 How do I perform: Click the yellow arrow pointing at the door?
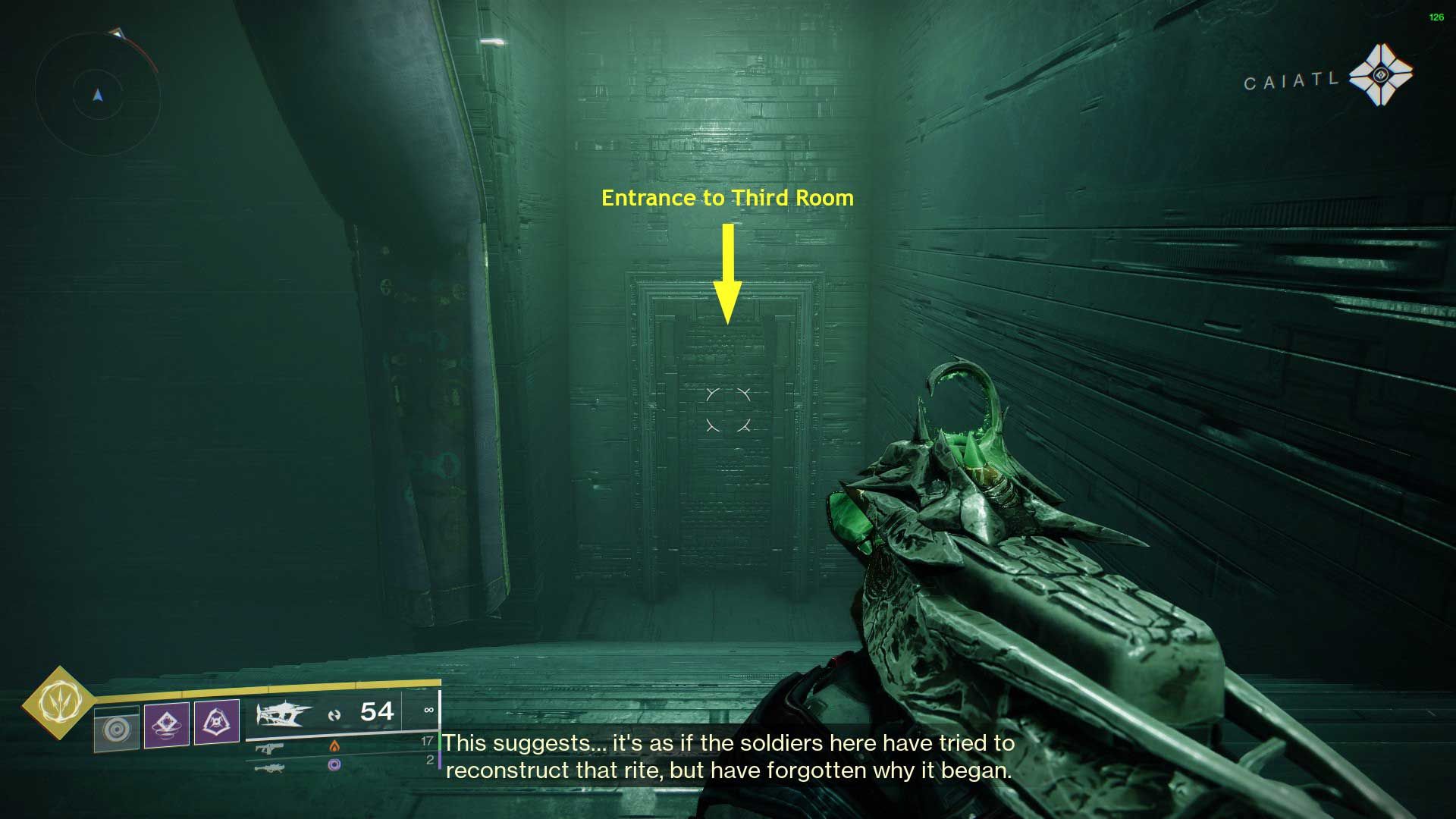click(x=728, y=275)
